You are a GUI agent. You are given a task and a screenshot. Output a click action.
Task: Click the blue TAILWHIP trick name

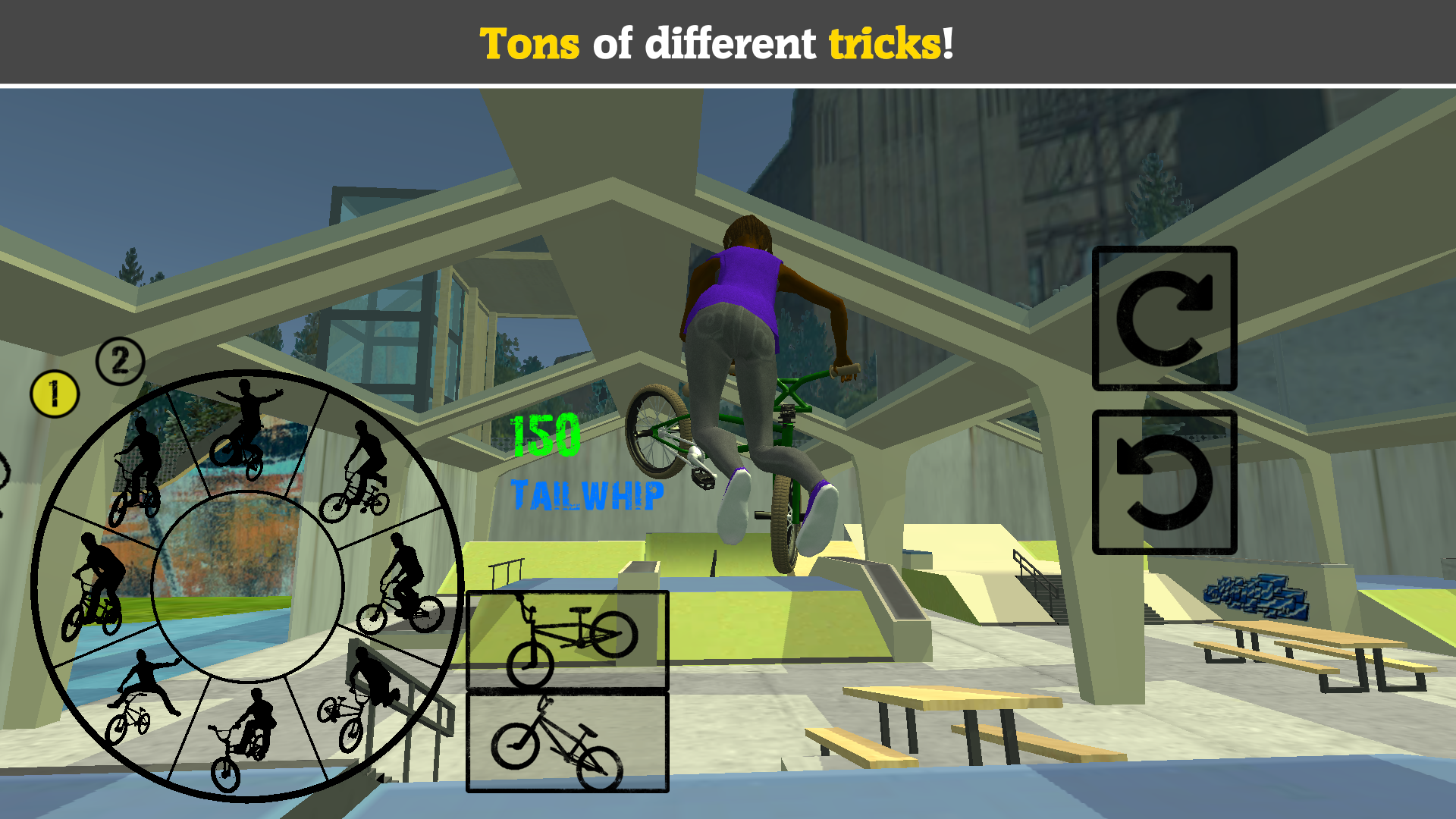[x=588, y=493]
